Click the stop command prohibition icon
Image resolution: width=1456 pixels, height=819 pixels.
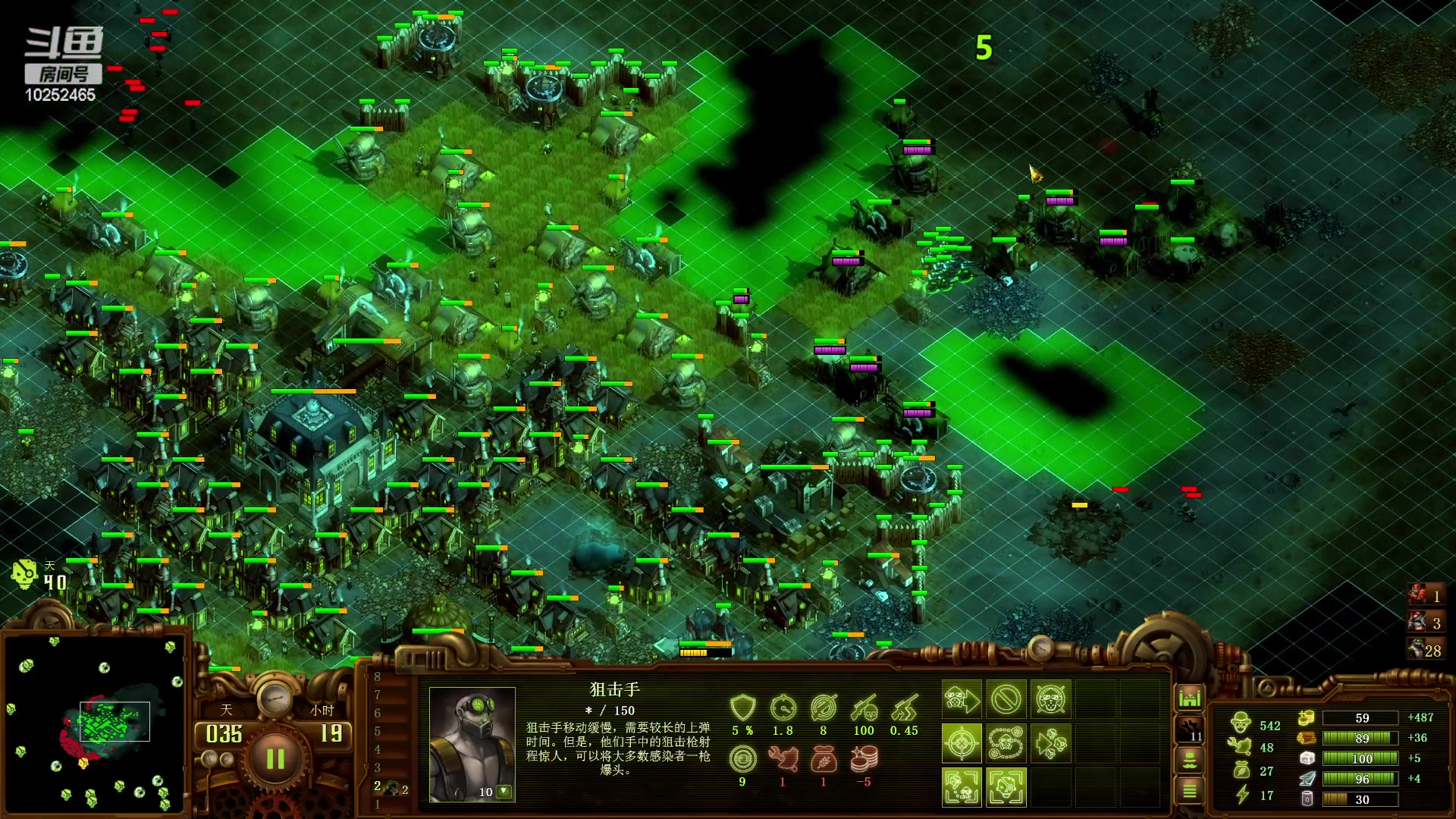click(1006, 699)
